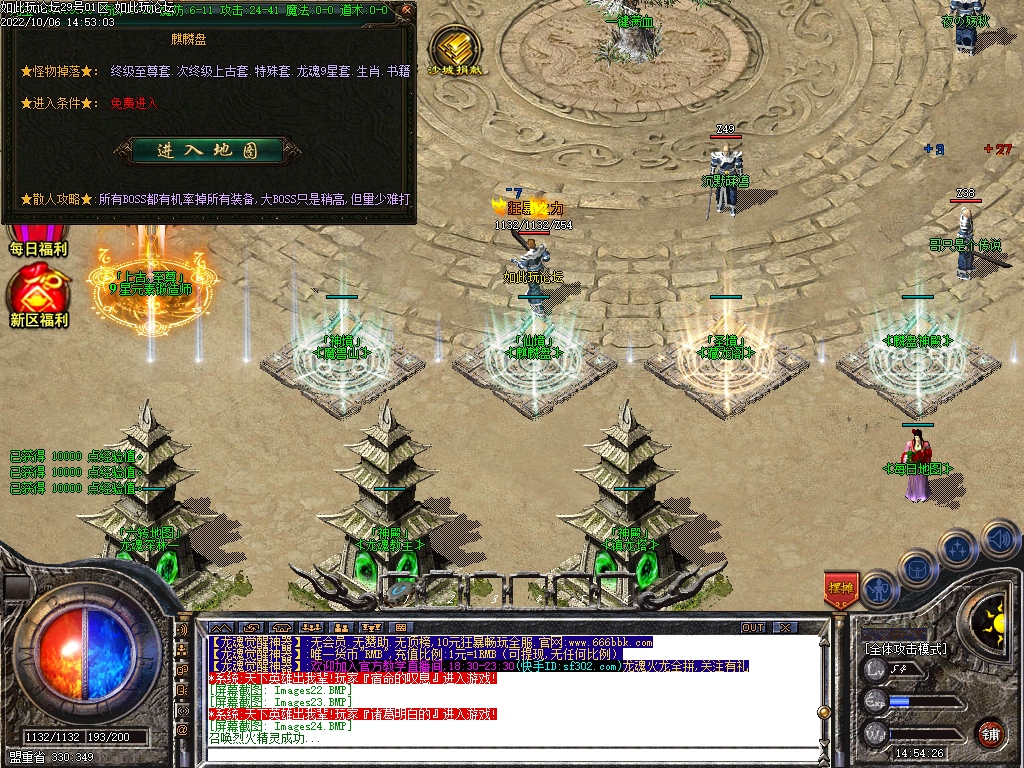Viewport: 1024px width, 768px height.
Task: Click the X button above chat
Action: pyautogui.click(x=785, y=627)
